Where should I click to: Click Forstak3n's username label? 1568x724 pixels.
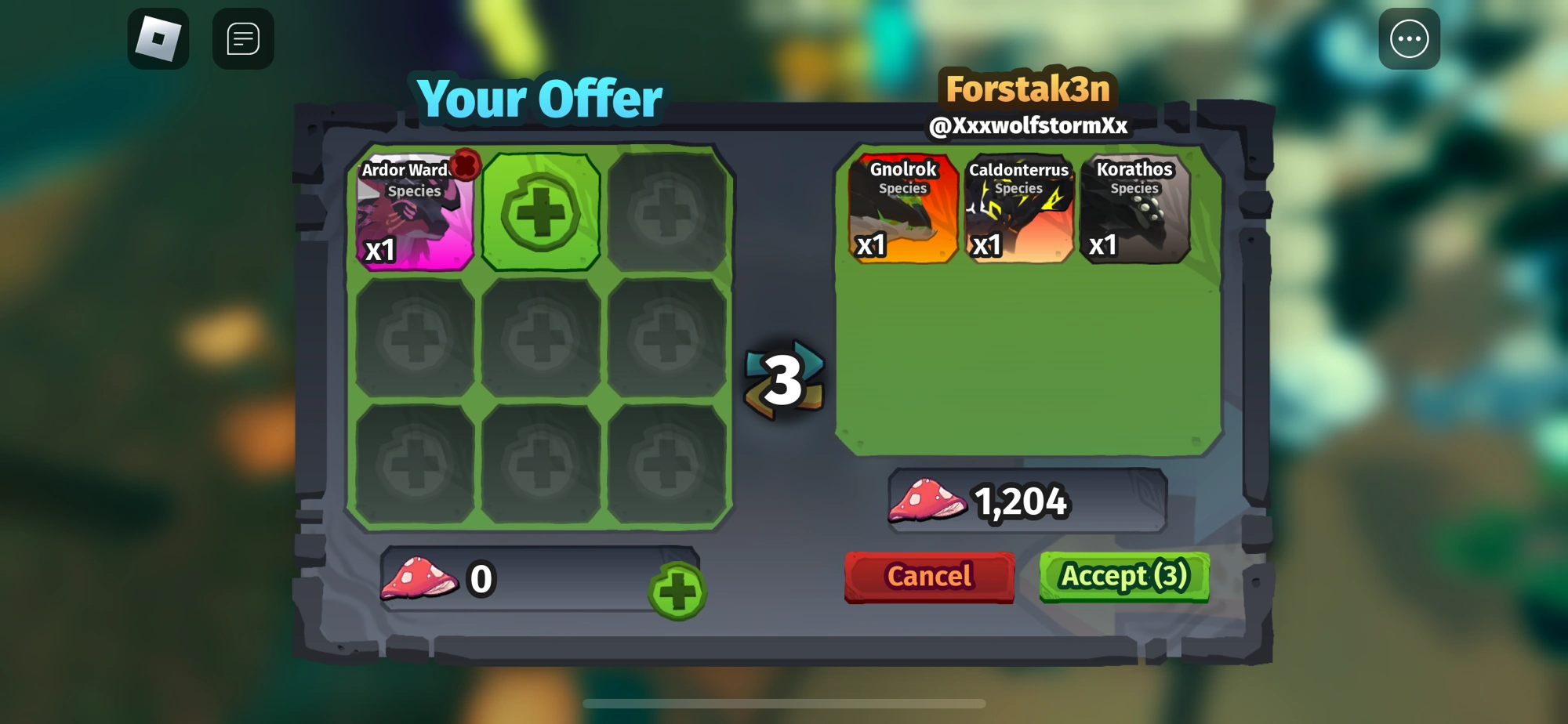point(1028,89)
